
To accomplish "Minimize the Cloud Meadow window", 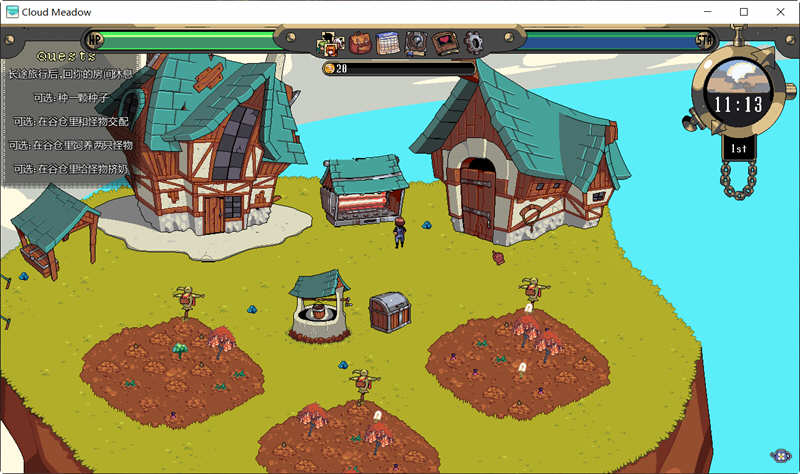I will (708, 12).
